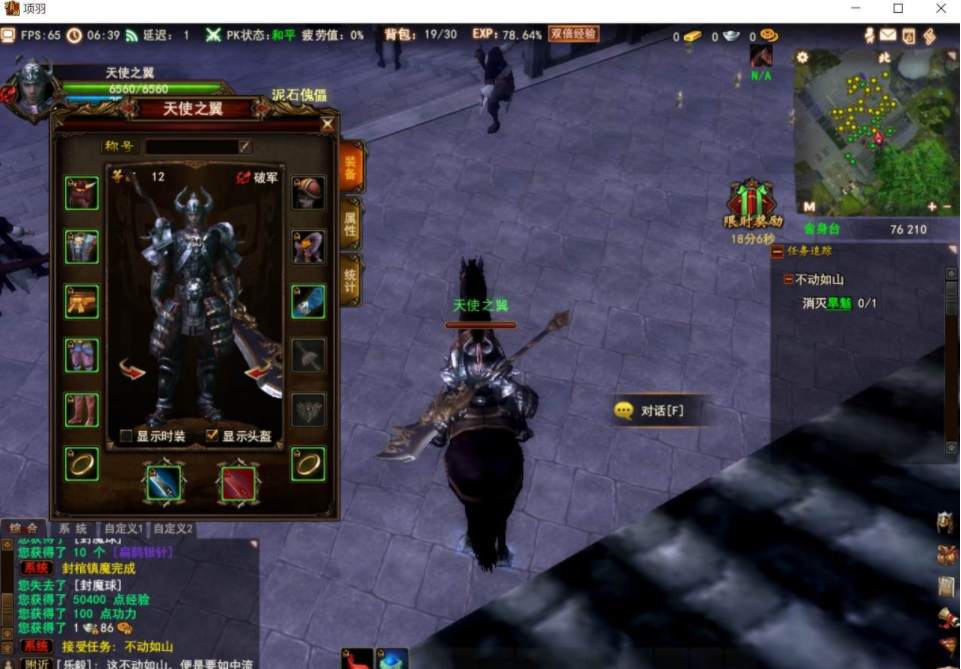961x669 pixels.
Task: Select the 装备 tab
Action: click(x=351, y=167)
